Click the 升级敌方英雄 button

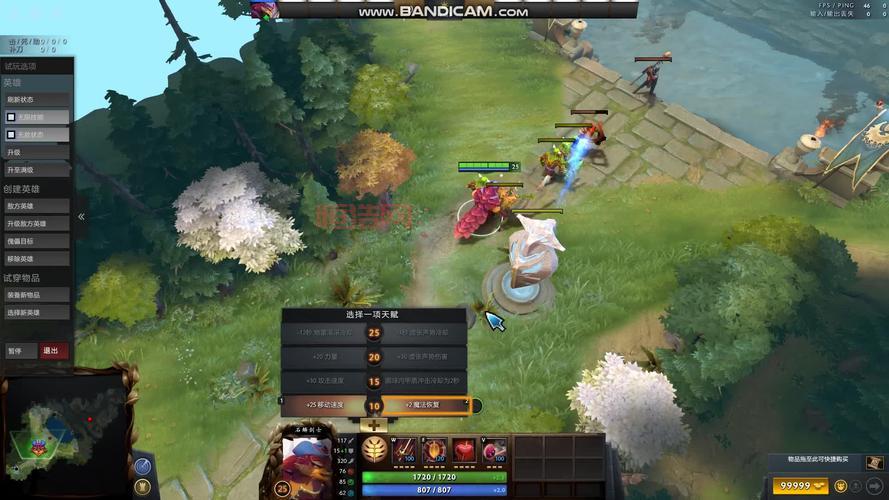(x=36, y=223)
